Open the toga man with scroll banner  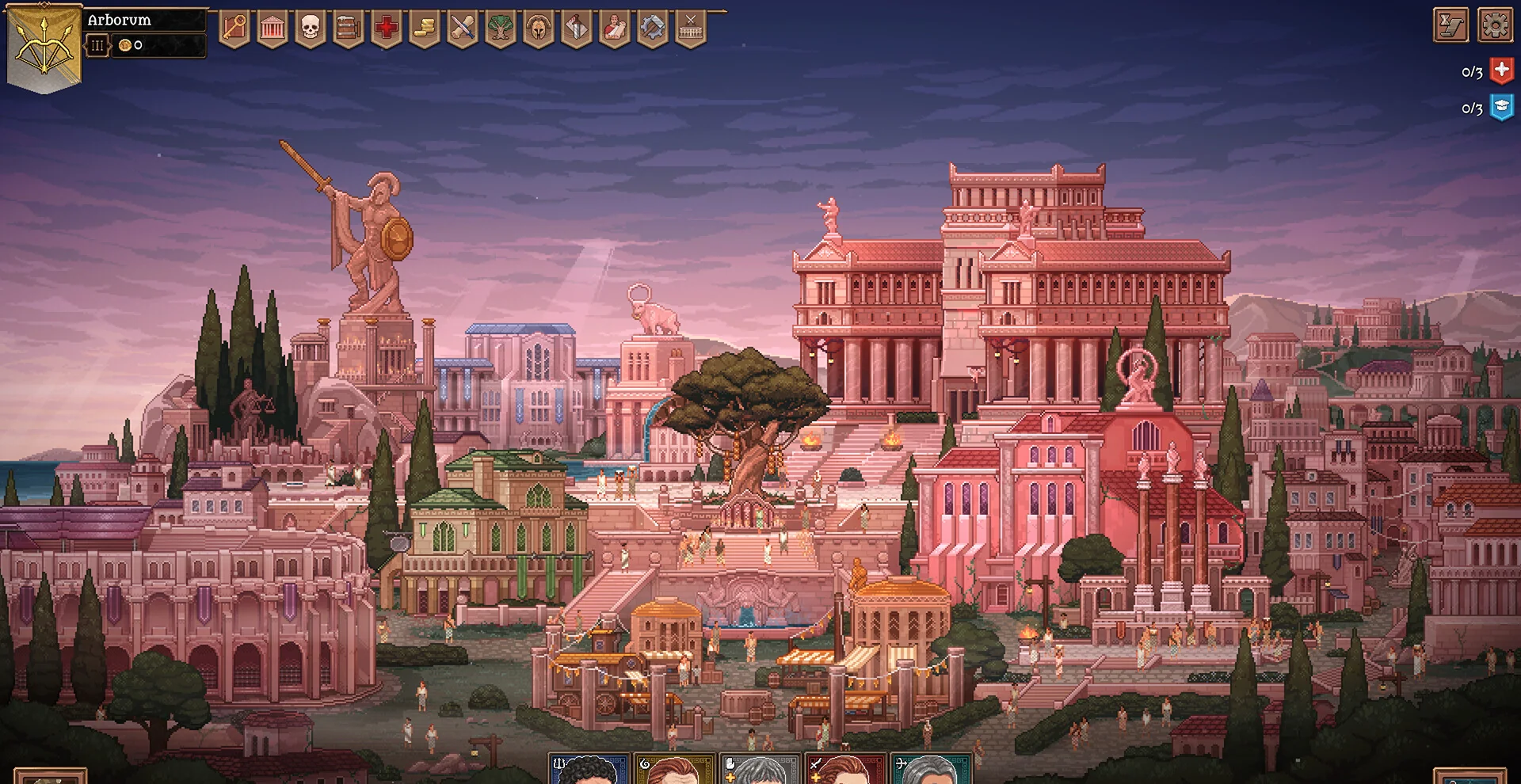[615, 29]
